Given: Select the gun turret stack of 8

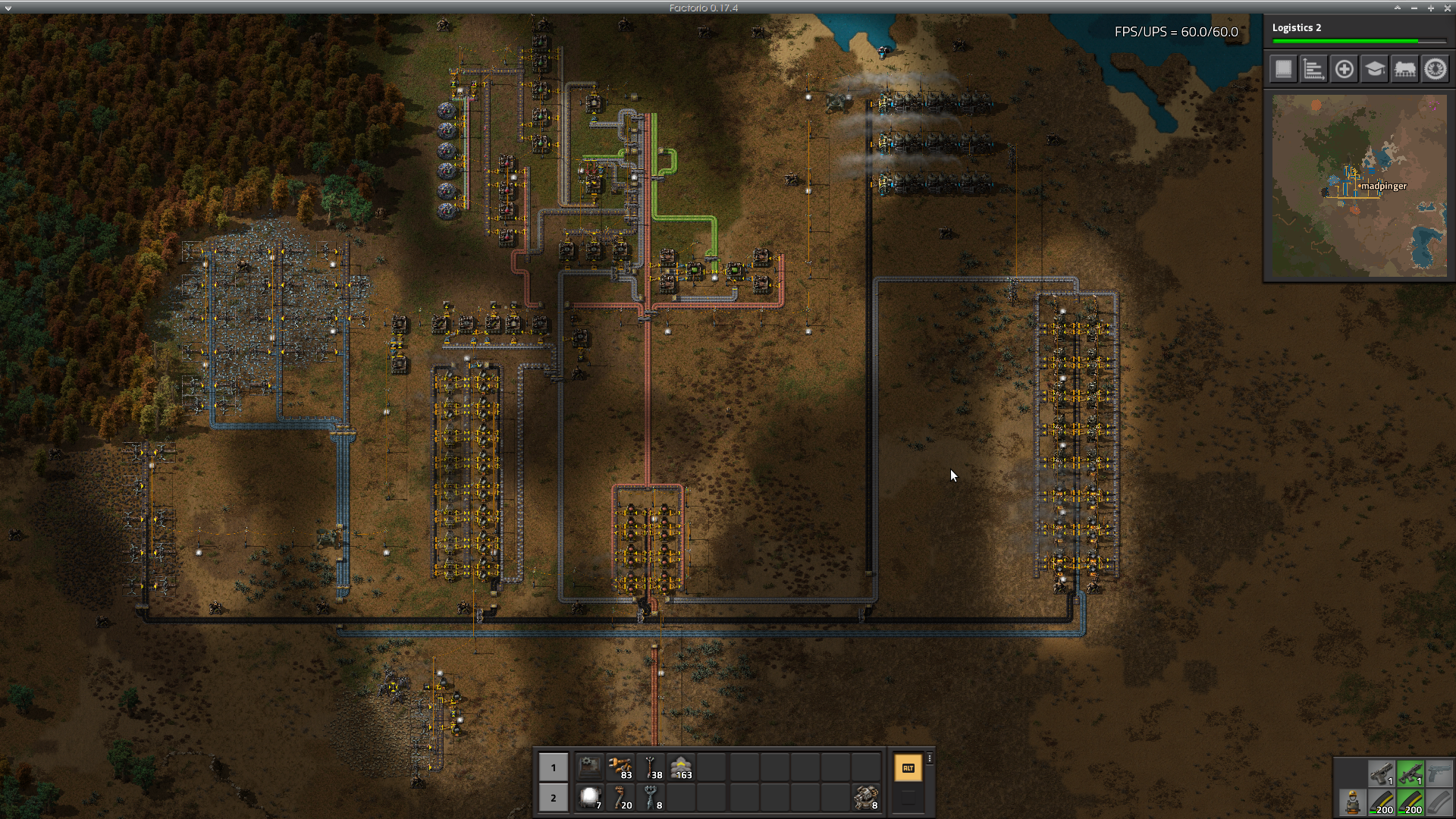Looking at the screenshot, I should click(866, 798).
